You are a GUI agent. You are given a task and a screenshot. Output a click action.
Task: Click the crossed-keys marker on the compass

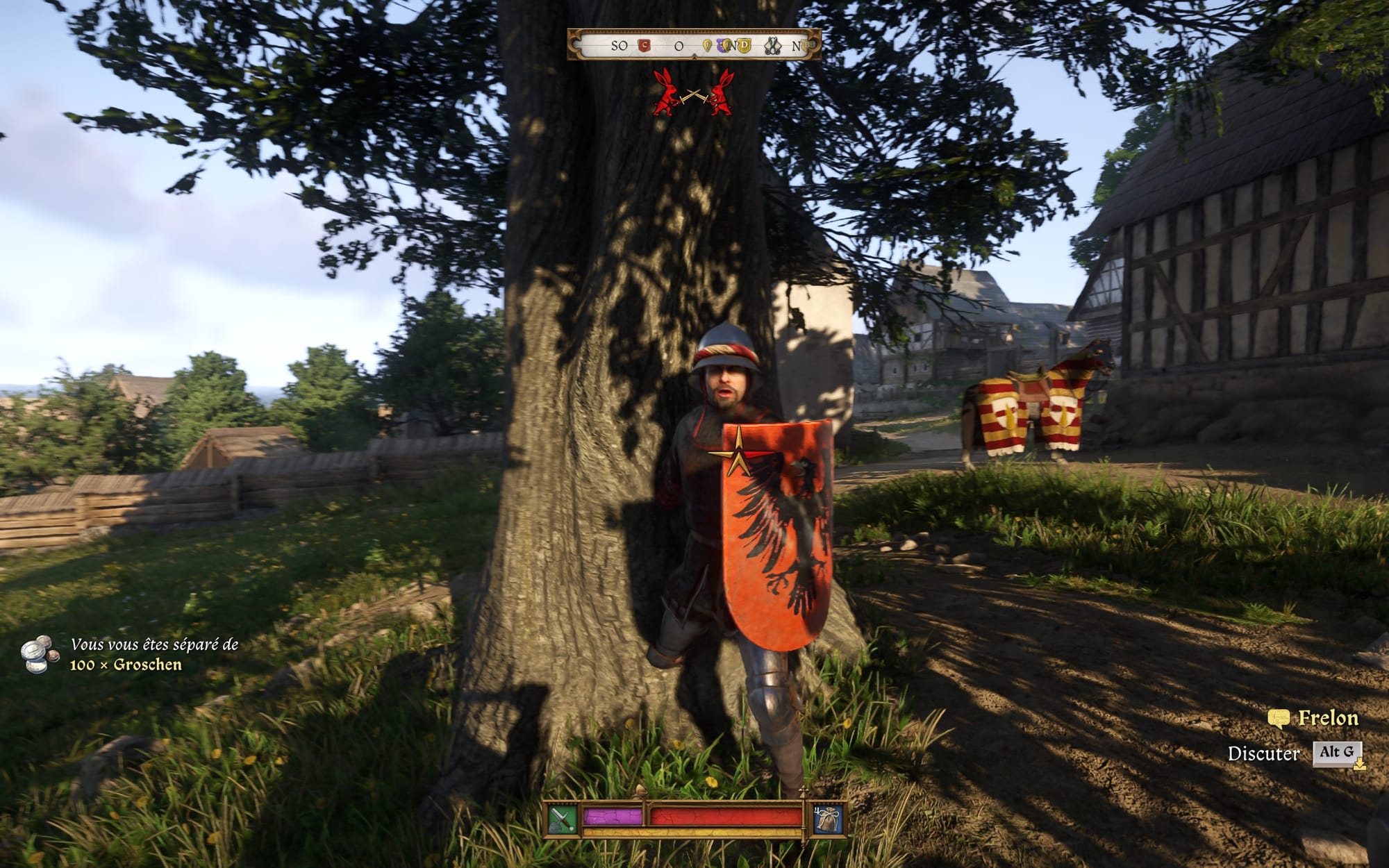[x=773, y=47]
